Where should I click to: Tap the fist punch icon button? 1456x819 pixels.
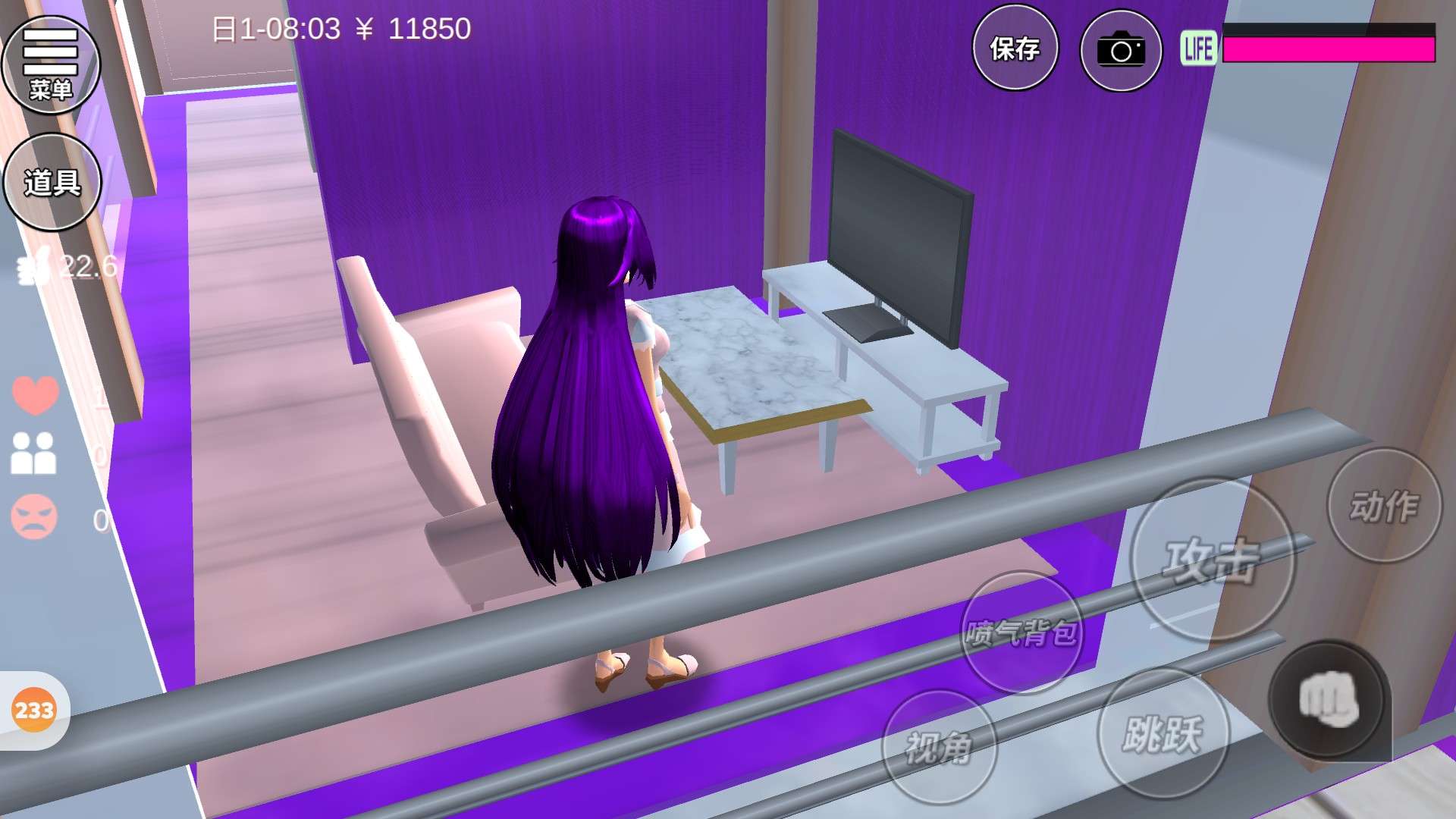[x=1328, y=700]
